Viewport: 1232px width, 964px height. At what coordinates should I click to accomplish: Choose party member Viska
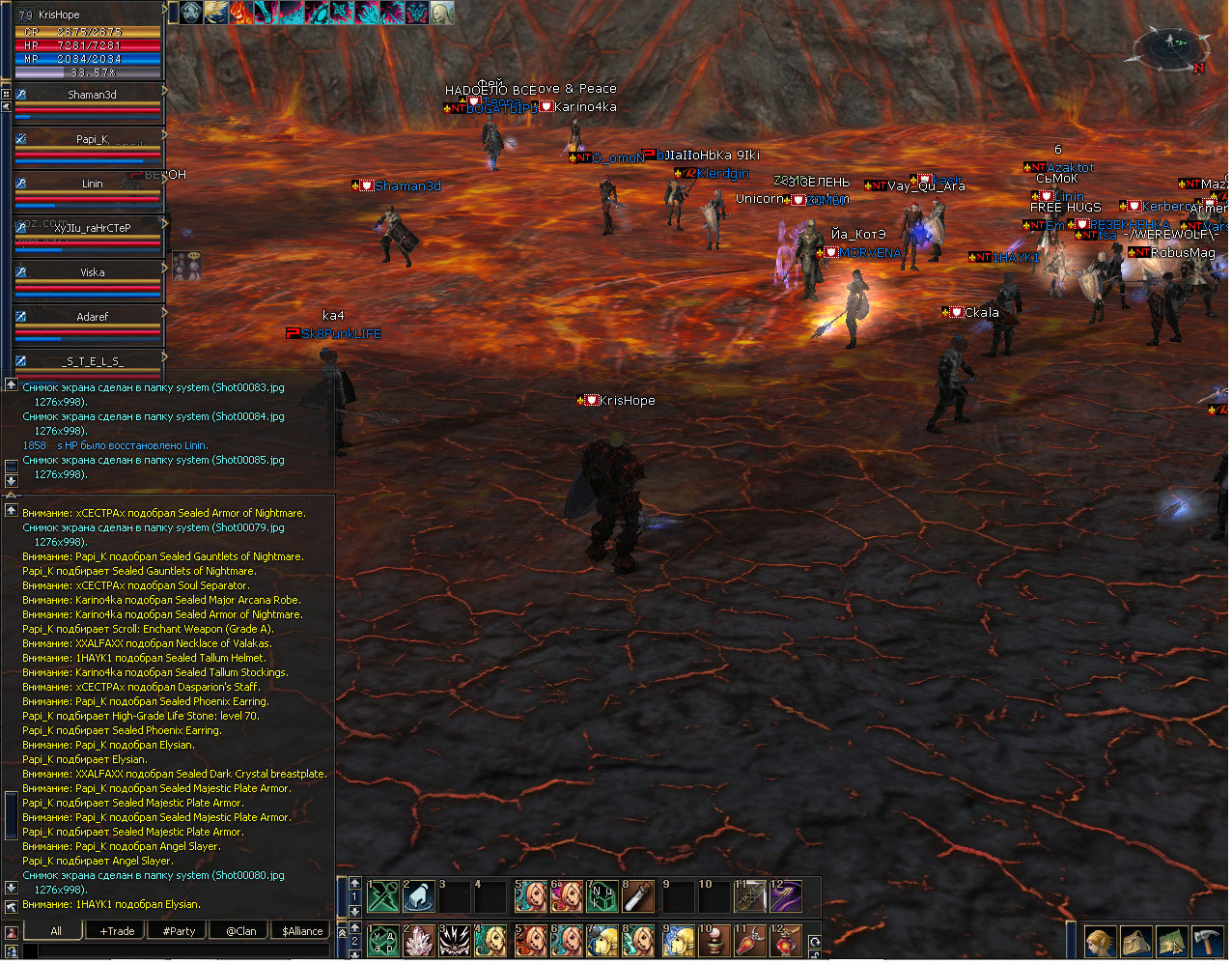[x=92, y=272]
